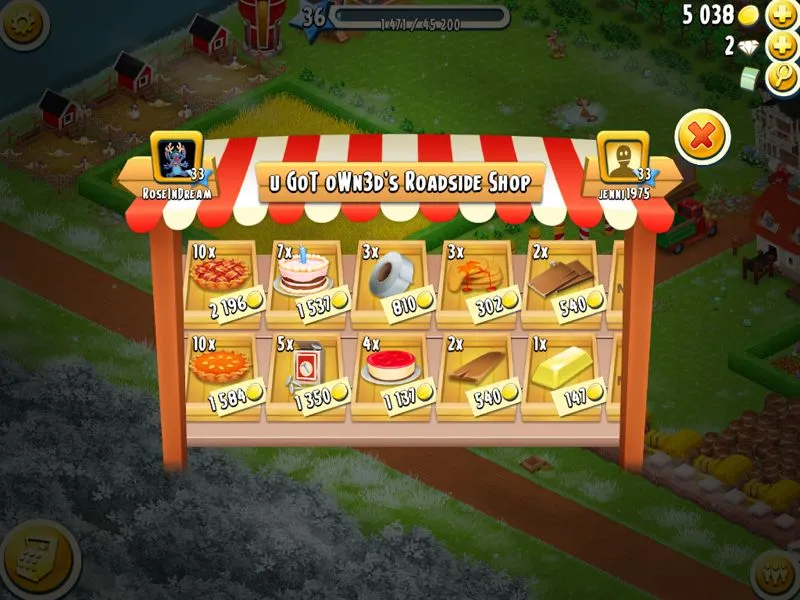This screenshot has height=600, width=800.
Task: Add more diamonds with the plus button
Action: pyautogui.click(x=781, y=46)
